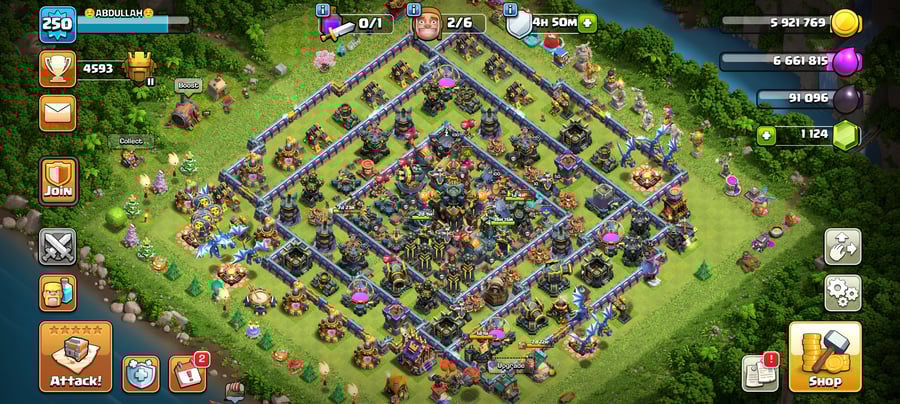
Task: Open the hero portrait button above Attack
Action: [58, 293]
